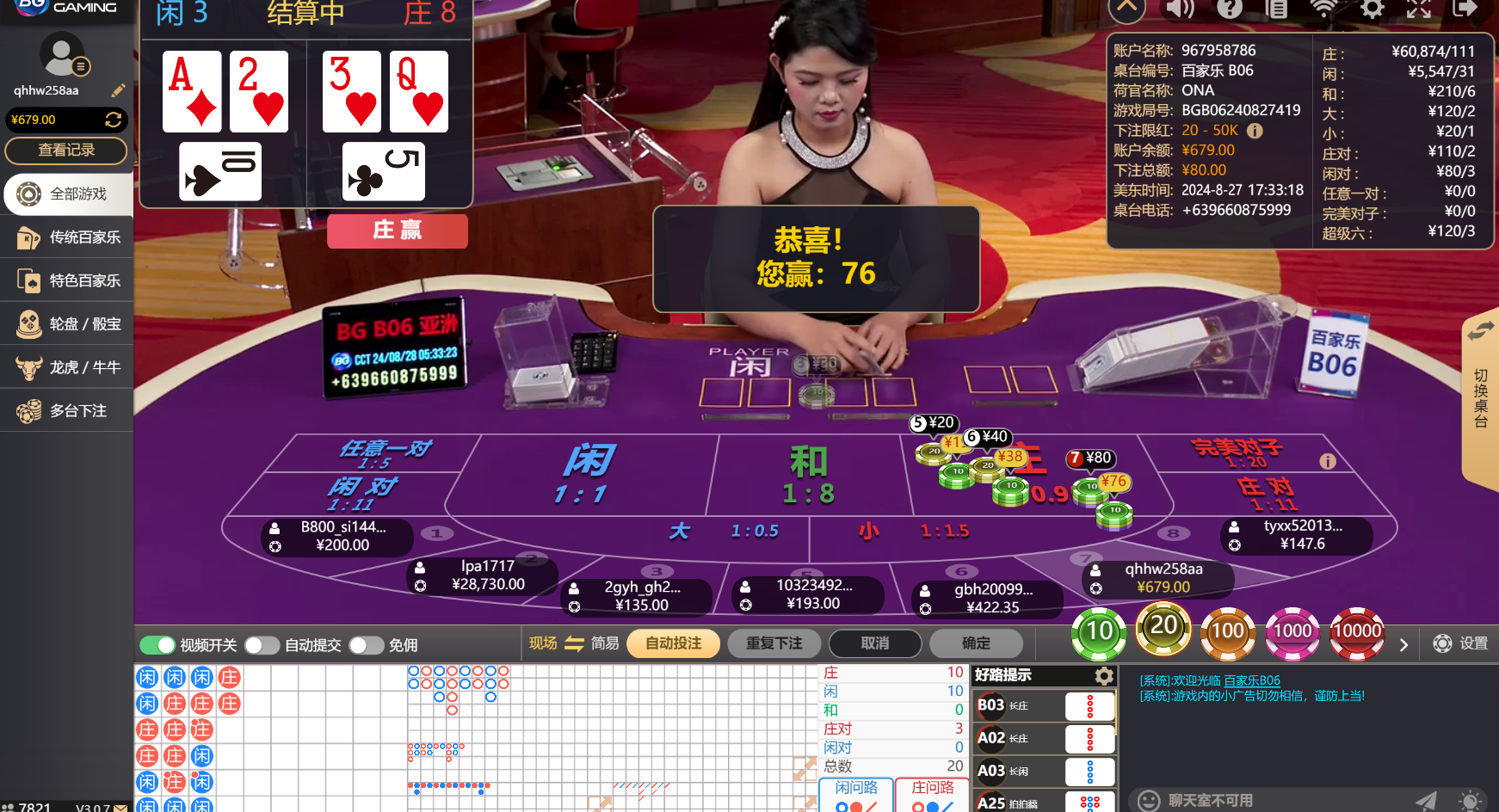Enable 自动提交 auto submit

[x=262, y=644]
